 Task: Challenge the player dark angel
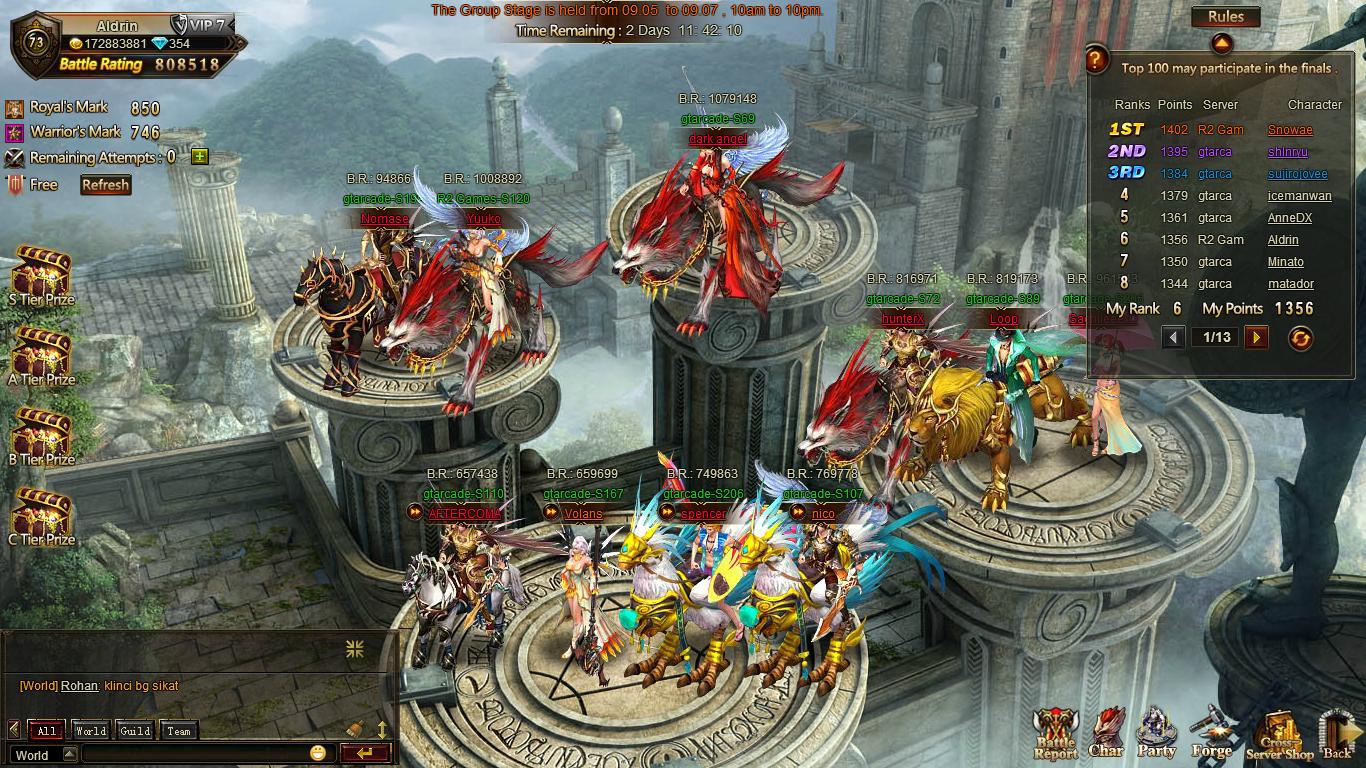click(x=717, y=139)
